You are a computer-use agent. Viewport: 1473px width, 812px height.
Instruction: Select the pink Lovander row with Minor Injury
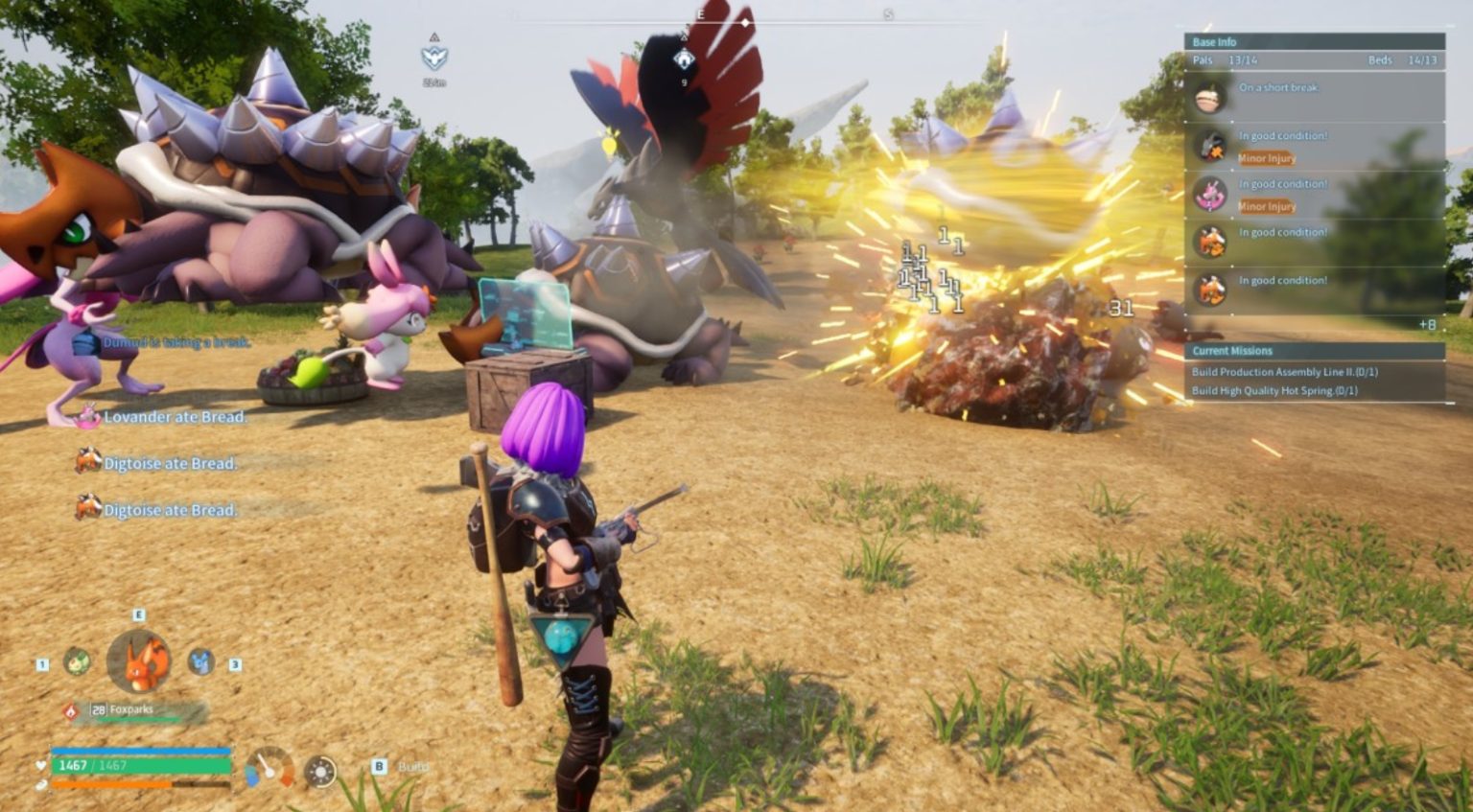tap(1314, 195)
